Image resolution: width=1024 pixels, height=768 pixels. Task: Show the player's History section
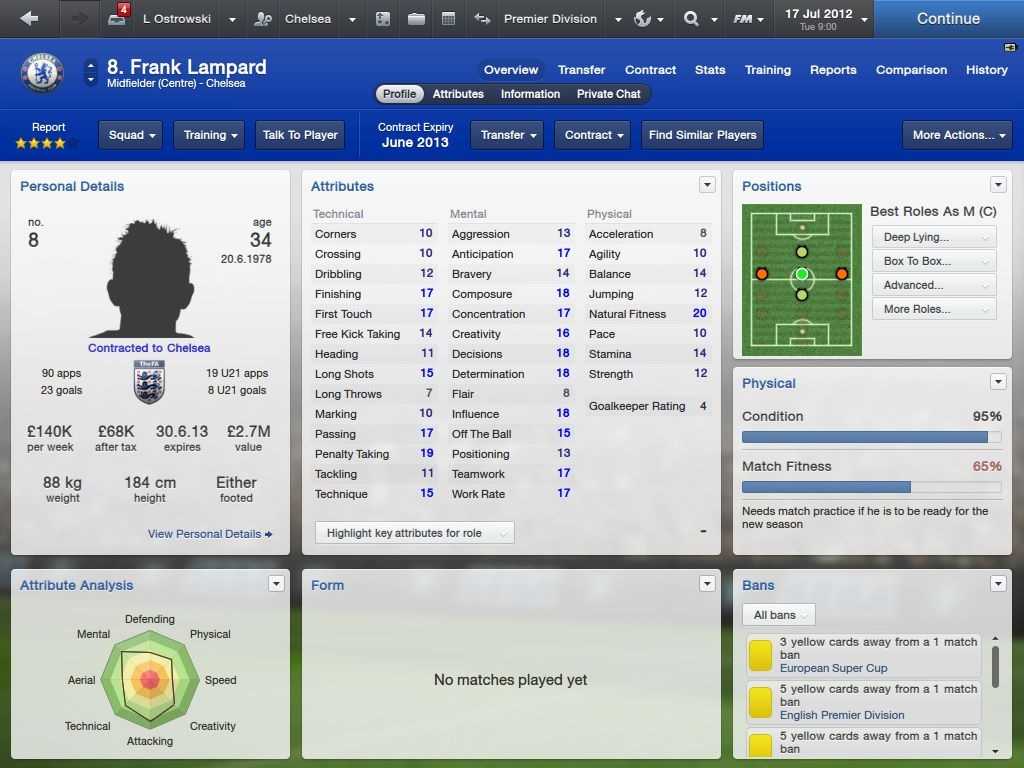pyautogui.click(x=986, y=70)
